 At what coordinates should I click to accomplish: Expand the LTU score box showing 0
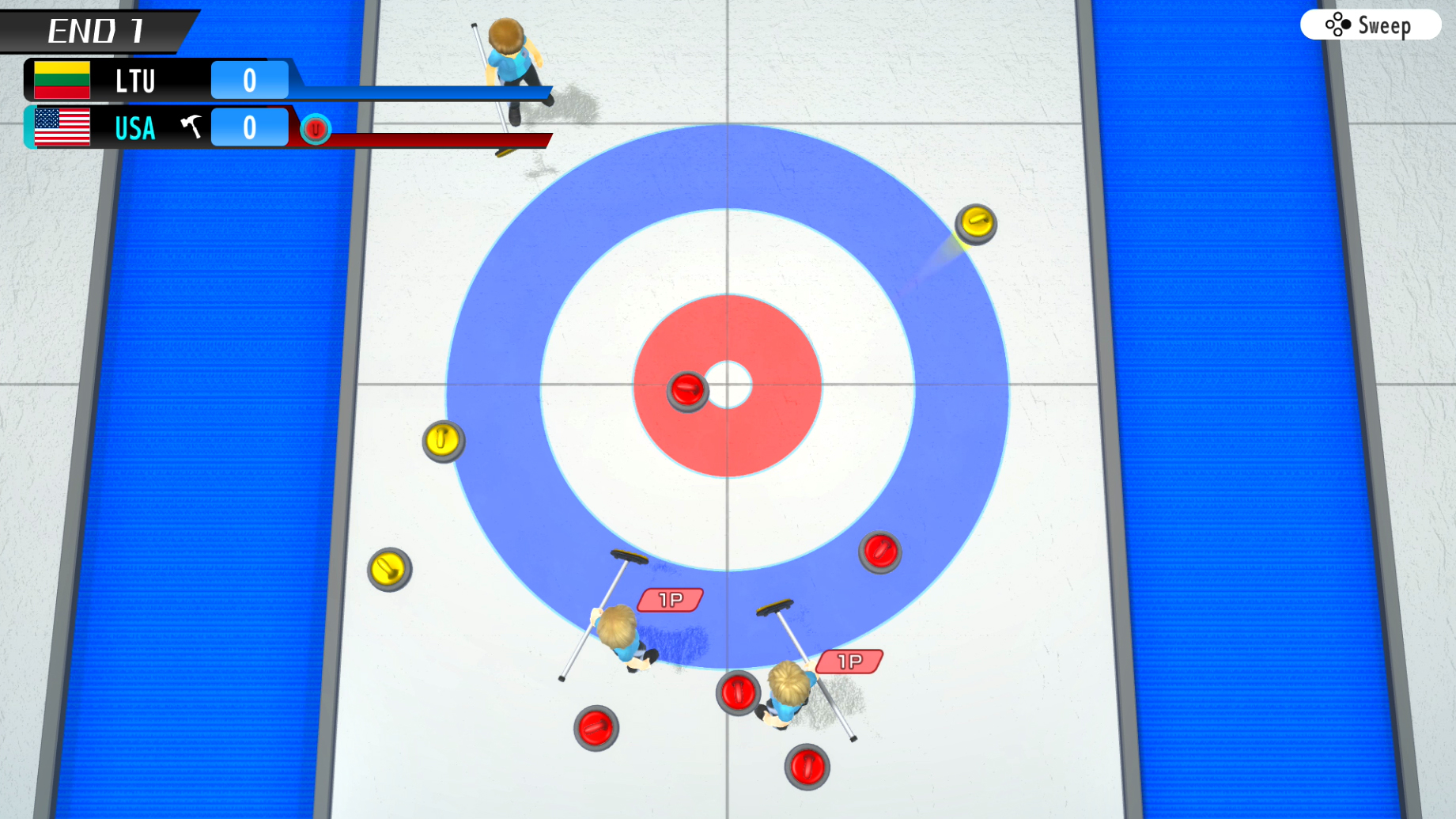pyautogui.click(x=249, y=79)
